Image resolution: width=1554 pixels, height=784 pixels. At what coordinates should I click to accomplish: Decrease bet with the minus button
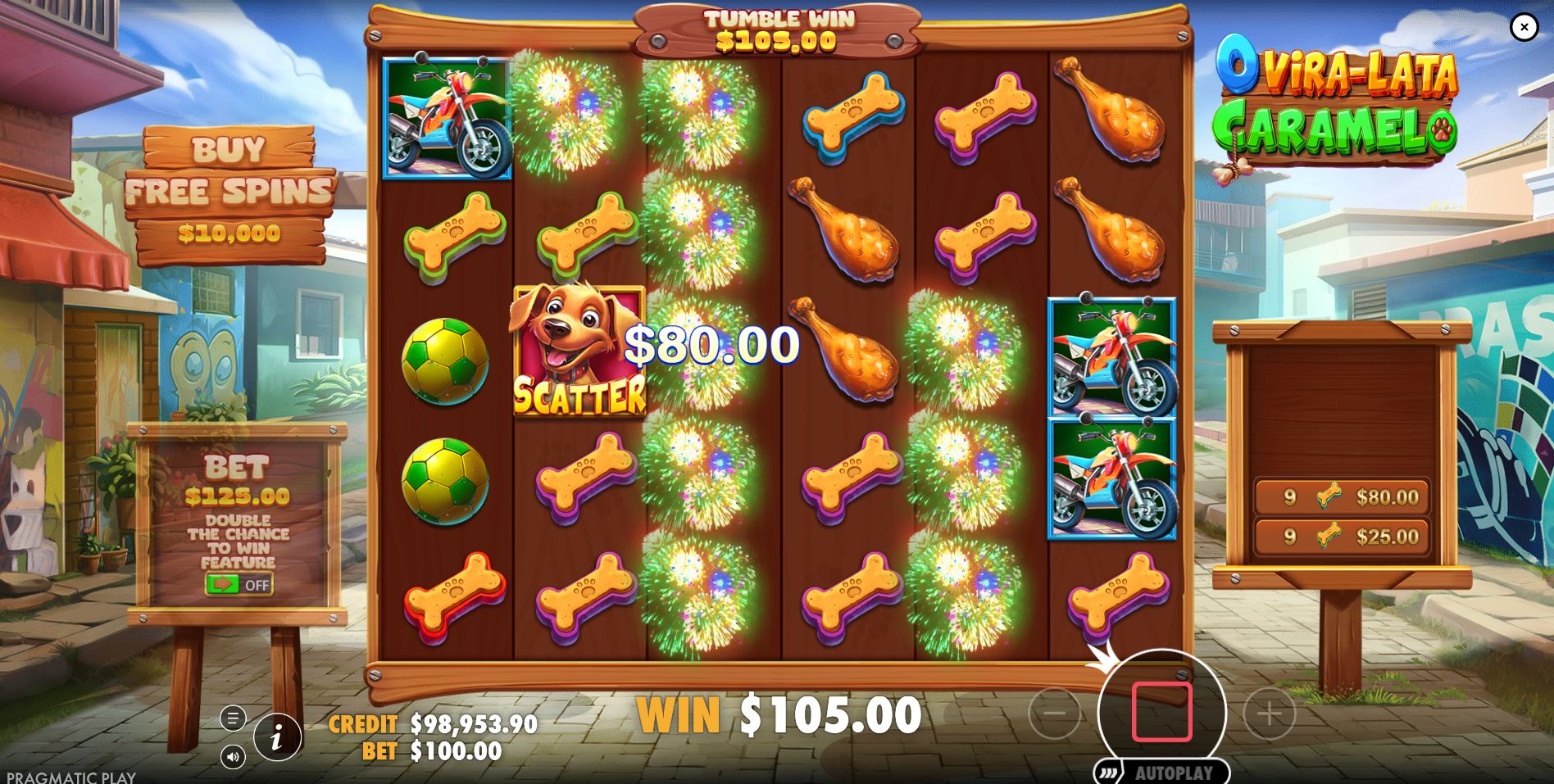1056,713
